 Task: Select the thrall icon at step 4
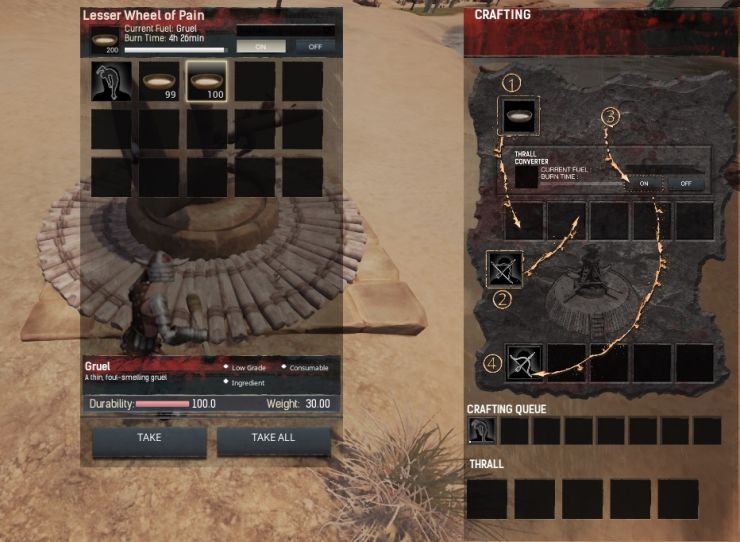click(524, 362)
